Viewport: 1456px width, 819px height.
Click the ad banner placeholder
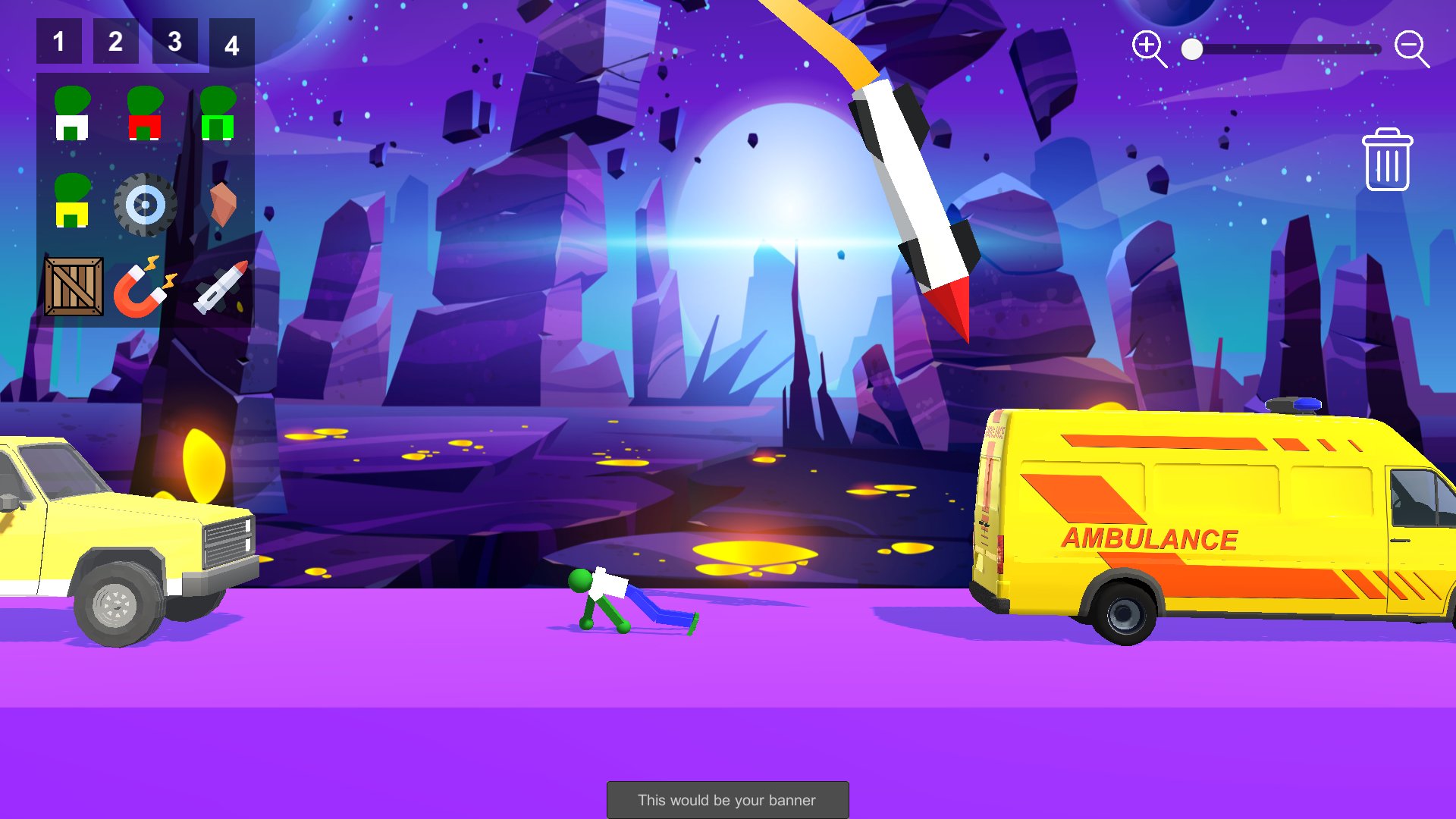[x=727, y=800]
